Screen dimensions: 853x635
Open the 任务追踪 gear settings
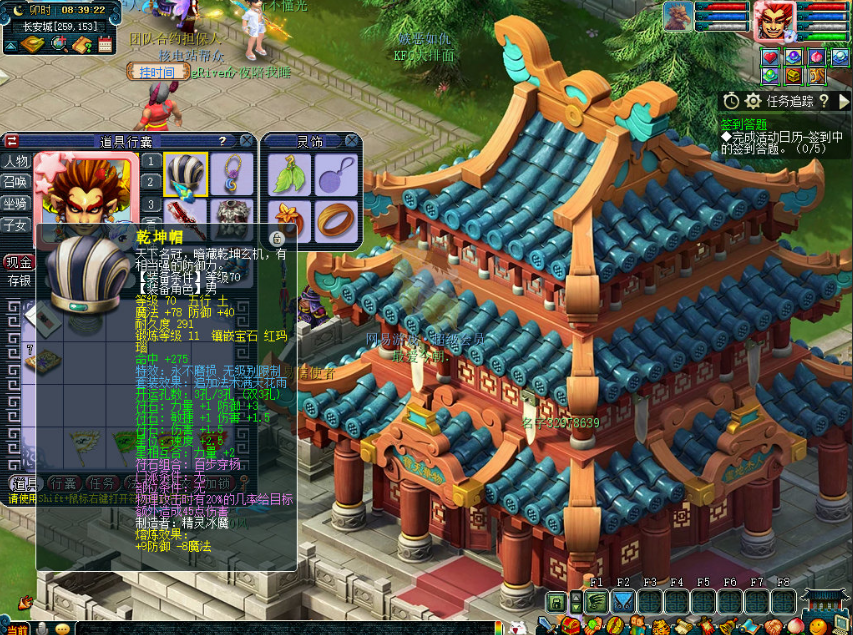coord(754,101)
